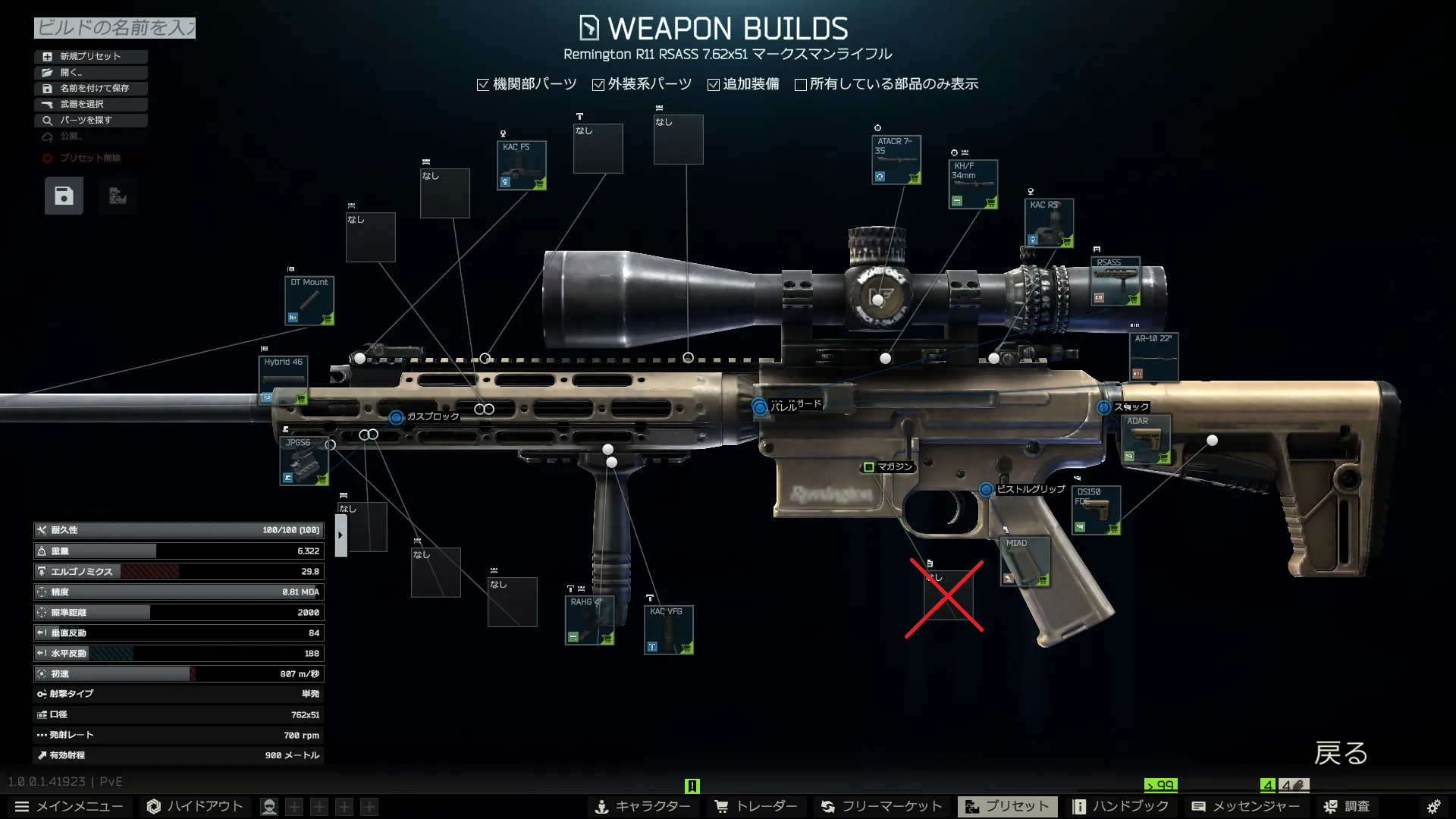Viewport: 1456px width, 819px height.
Task: Open the AR-10 22" barrel slot
Action: (x=1153, y=356)
